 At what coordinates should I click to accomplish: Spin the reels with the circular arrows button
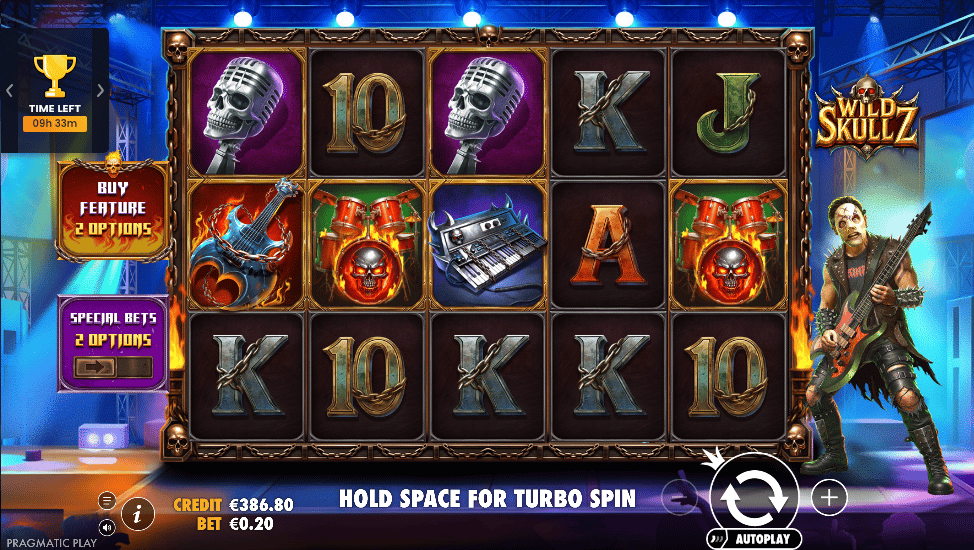point(754,495)
